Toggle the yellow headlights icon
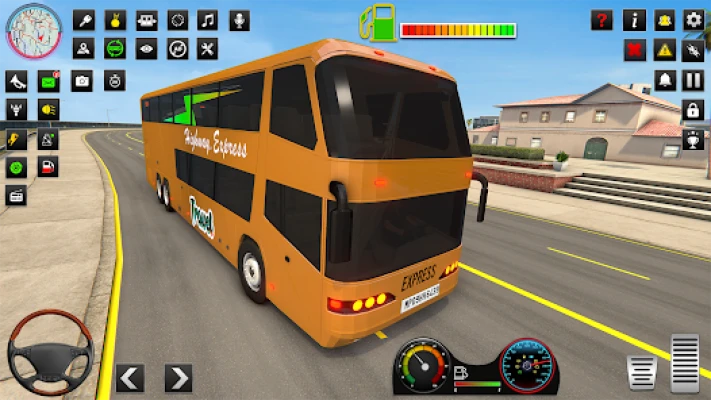711x400 pixels. tap(48, 109)
